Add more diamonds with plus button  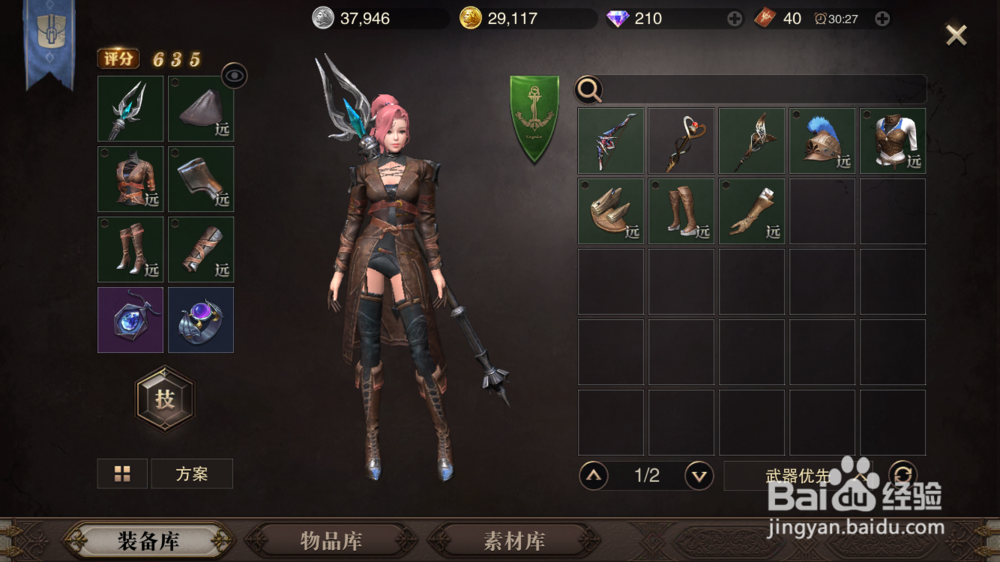pyautogui.click(x=734, y=18)
